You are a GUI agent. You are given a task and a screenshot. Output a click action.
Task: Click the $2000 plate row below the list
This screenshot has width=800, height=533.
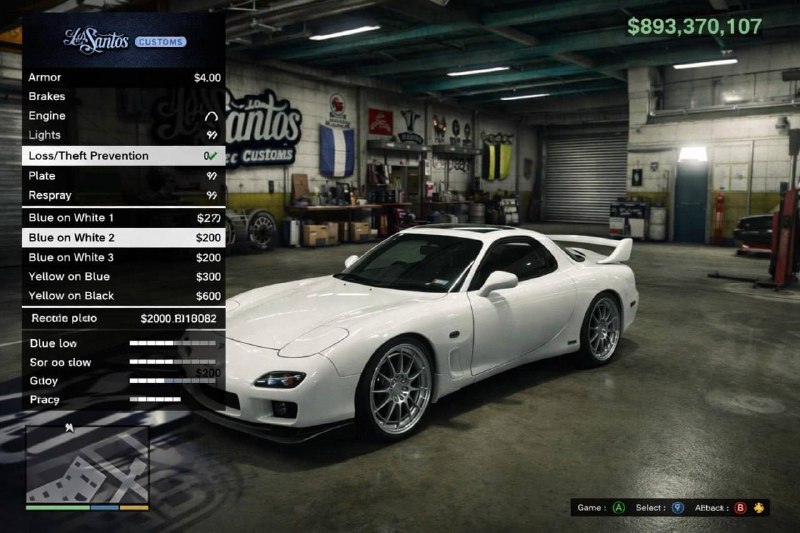[123, 318]
